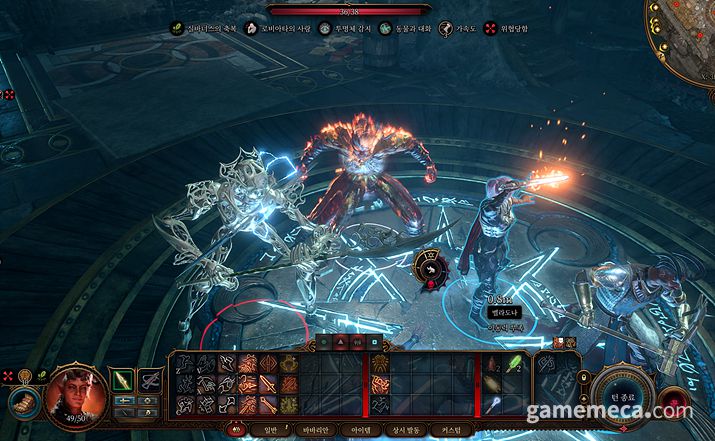Select the ranged weapon set icon

coord(151,379)
